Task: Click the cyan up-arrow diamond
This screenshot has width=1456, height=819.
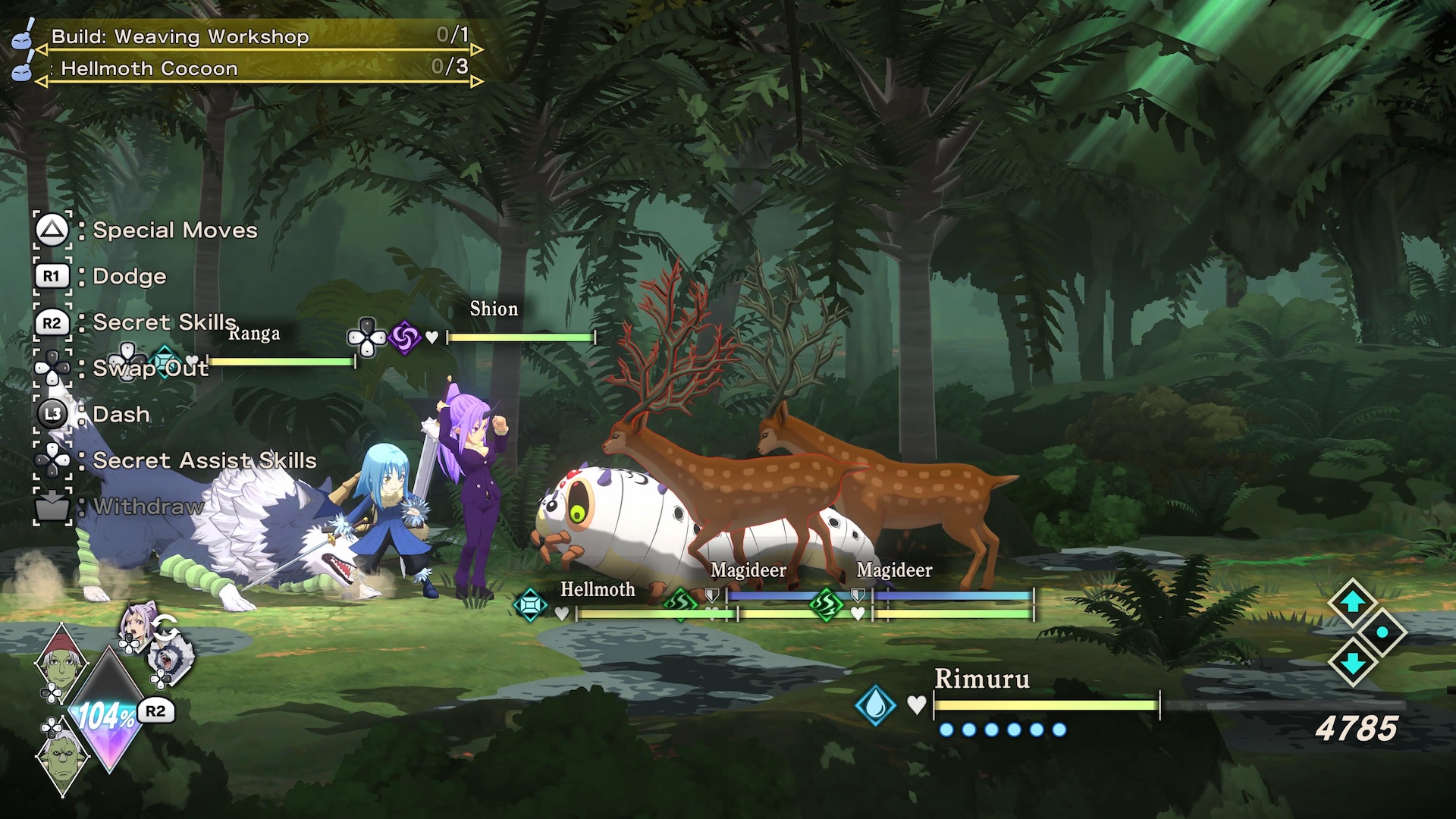Action: (1352, 602)
